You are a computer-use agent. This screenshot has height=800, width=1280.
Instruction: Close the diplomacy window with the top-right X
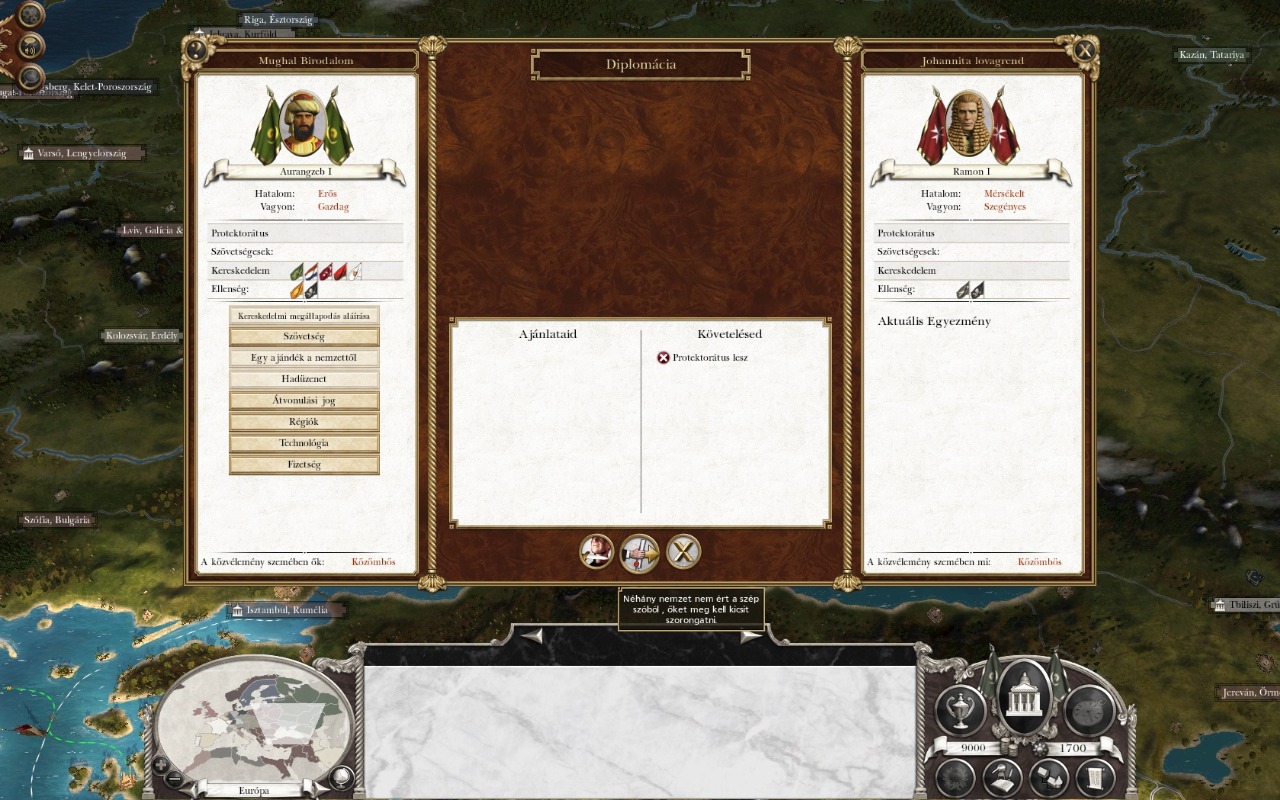tap(1084, 49)
